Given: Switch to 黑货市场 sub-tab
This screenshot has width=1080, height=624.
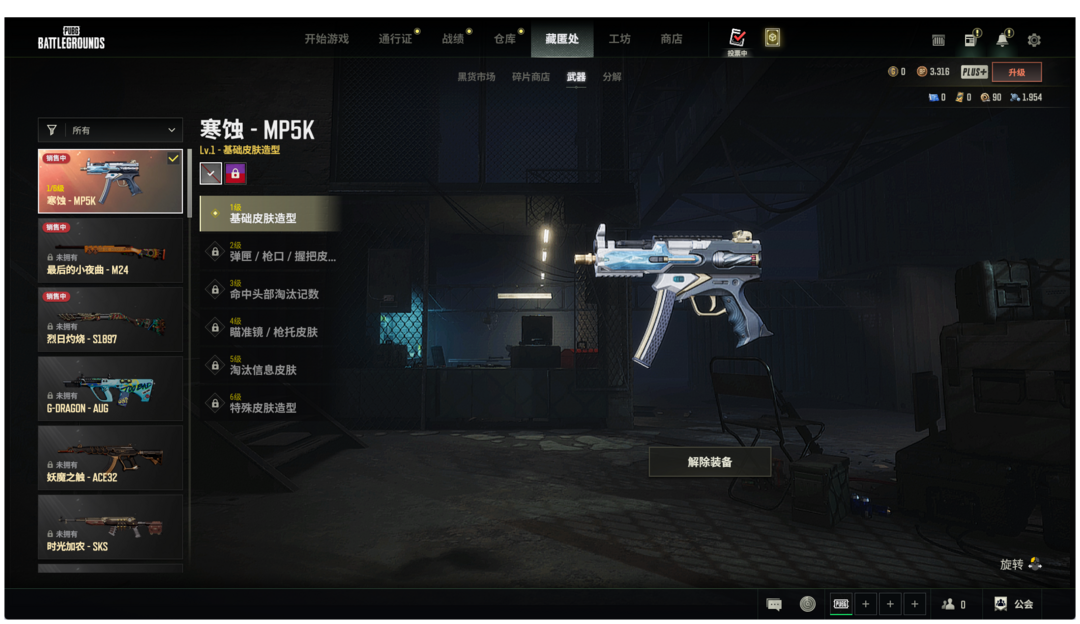Looking at the screenshot, I should 476,77.
